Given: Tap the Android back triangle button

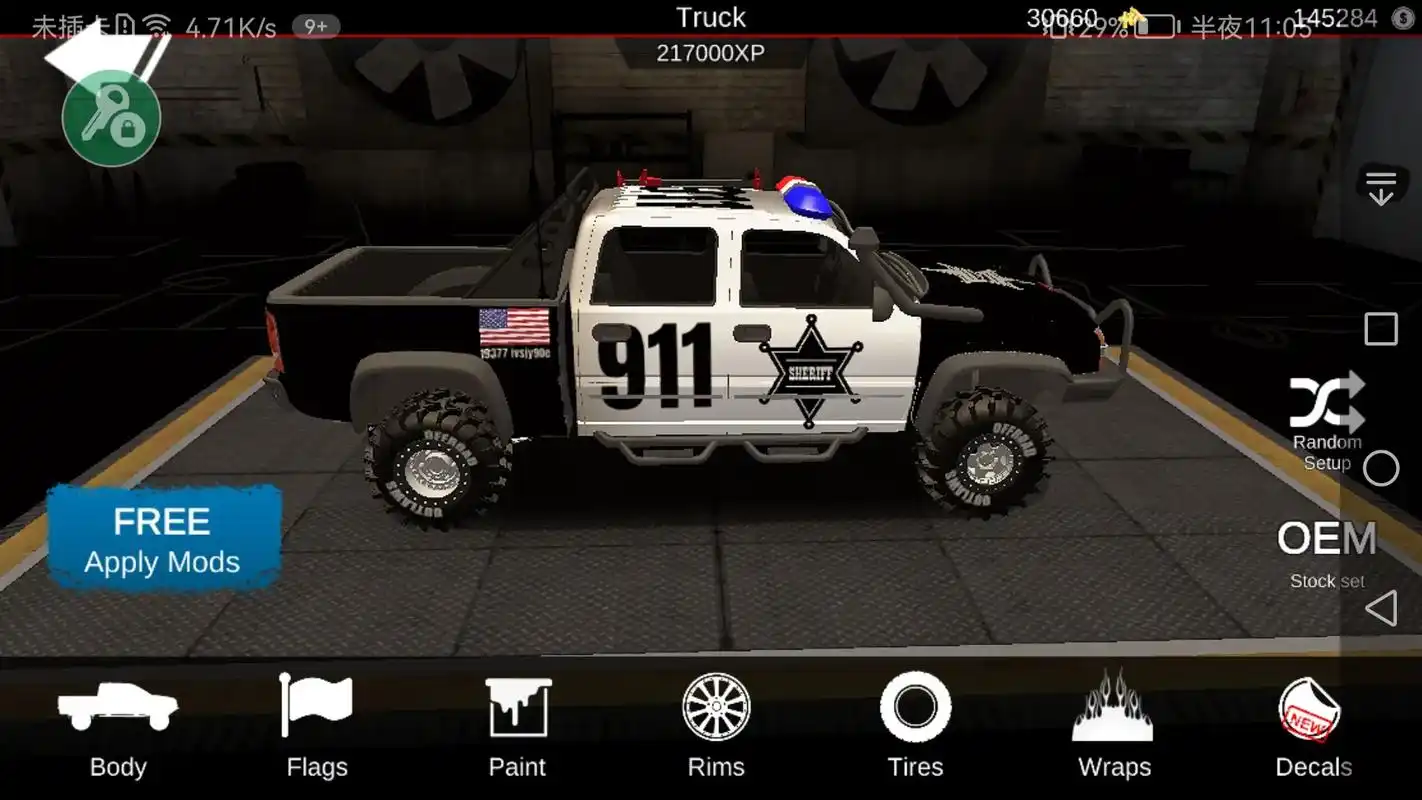Looking at the screenshot, I should point(1381,608).
